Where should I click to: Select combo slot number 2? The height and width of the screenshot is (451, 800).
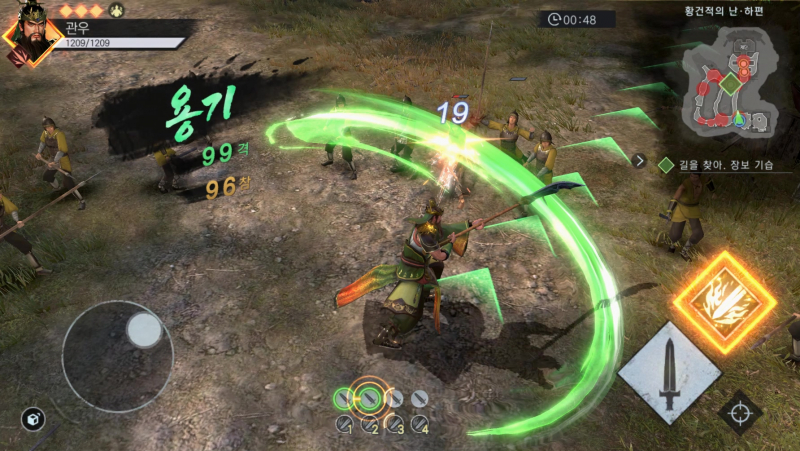370,424
